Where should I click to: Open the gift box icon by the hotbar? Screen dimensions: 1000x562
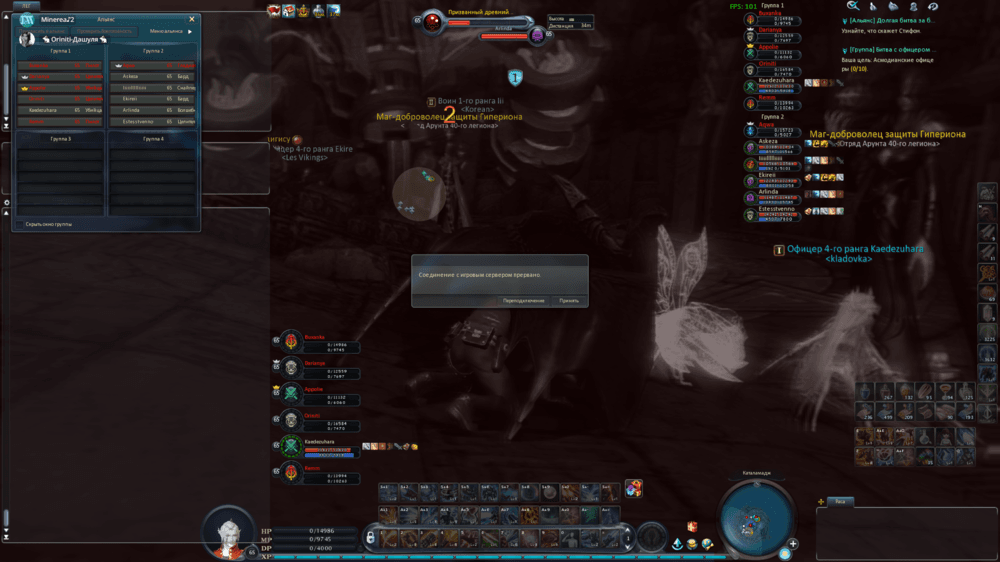pos(632,488)
